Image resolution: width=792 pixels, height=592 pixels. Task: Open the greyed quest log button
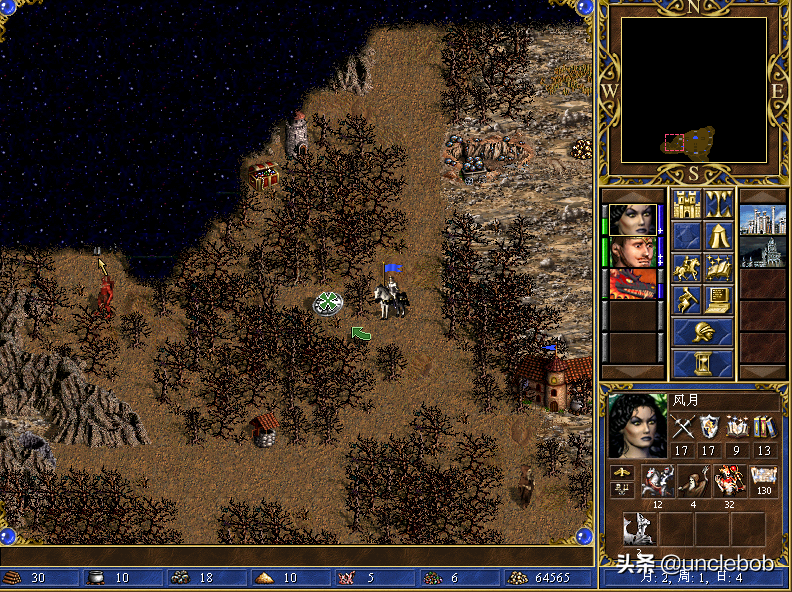click(686, 237)
